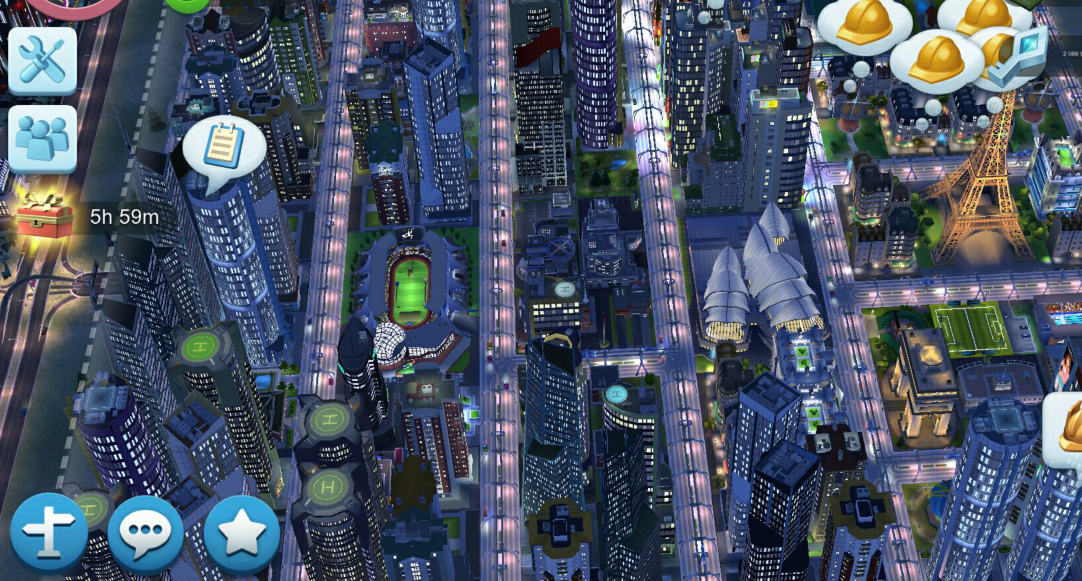Viewport: 1082px width, 581px height.
Task: Tap the red gift chest with timer
Action: coord(45,217)
